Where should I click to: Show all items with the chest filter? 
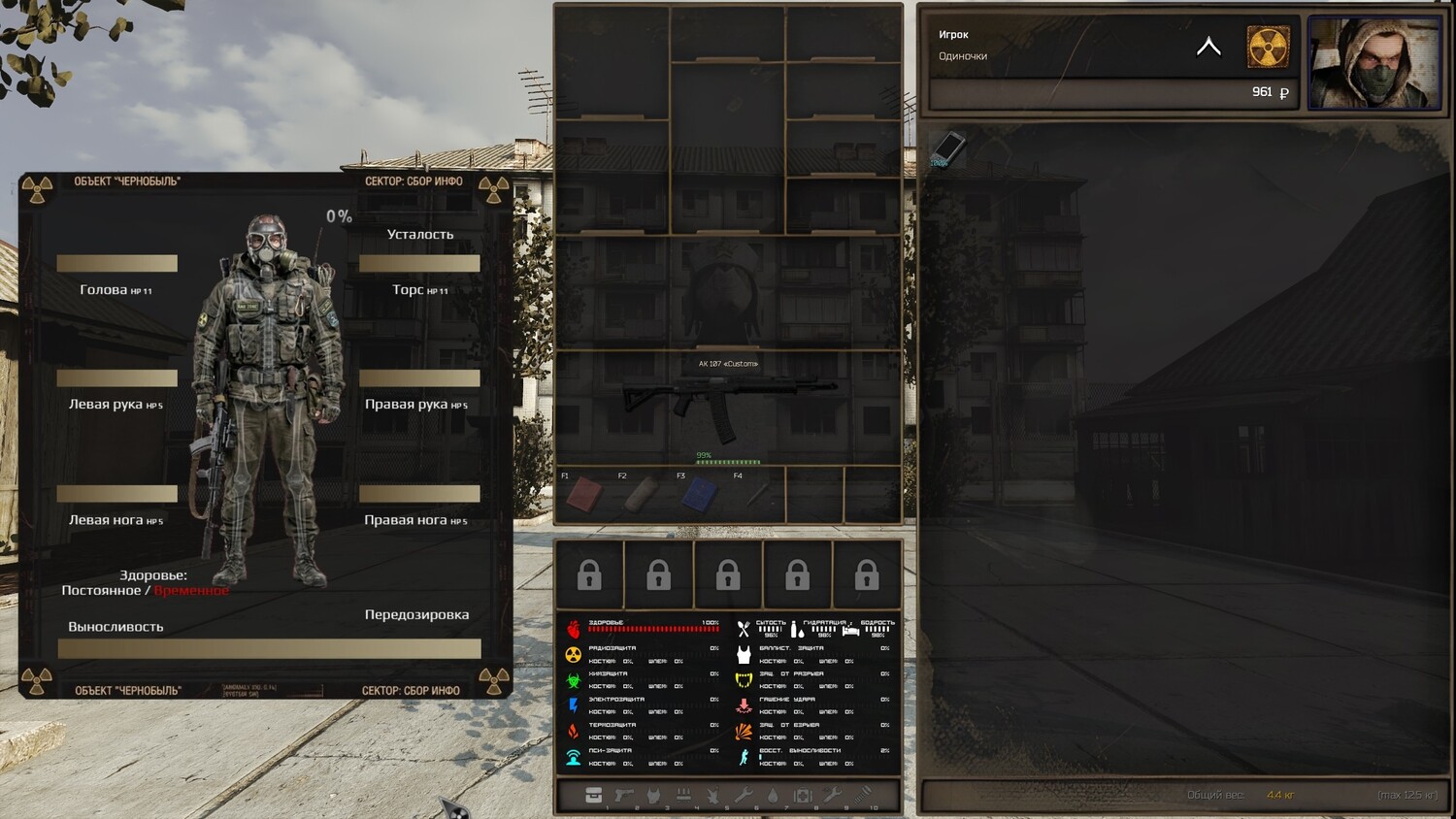pos(593,796)
